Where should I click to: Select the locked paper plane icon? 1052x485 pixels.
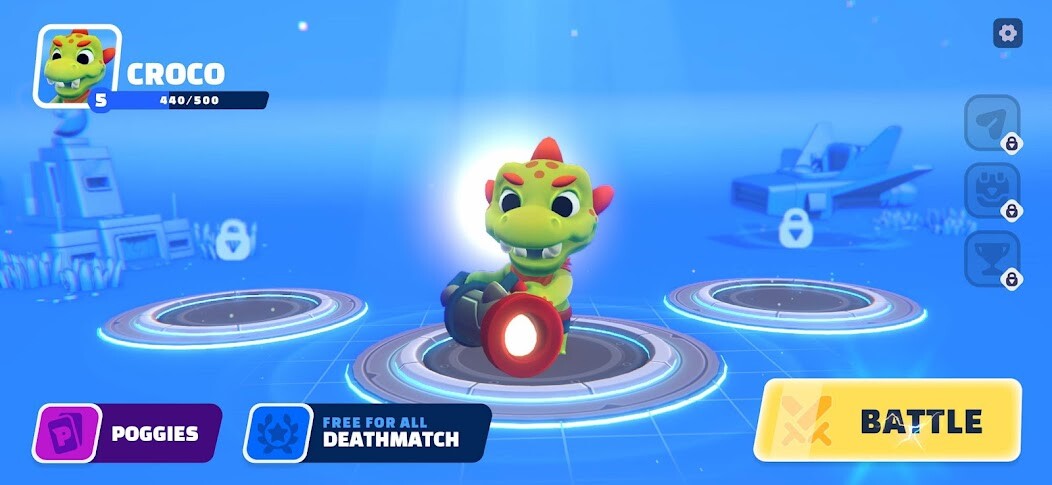(x=991, y=123)
